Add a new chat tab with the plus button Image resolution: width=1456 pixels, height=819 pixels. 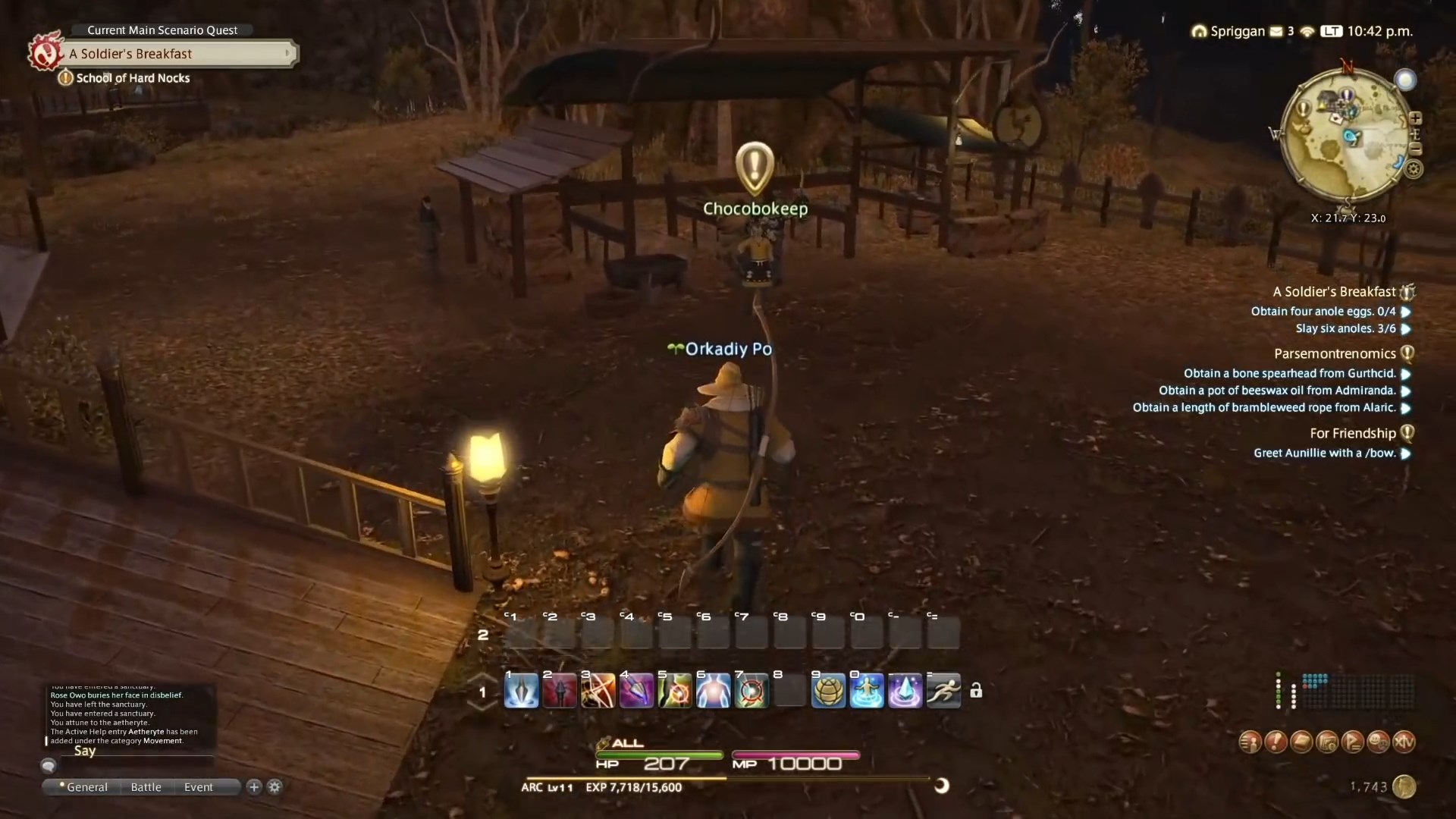pyautogui.click(x=253, y=787)
